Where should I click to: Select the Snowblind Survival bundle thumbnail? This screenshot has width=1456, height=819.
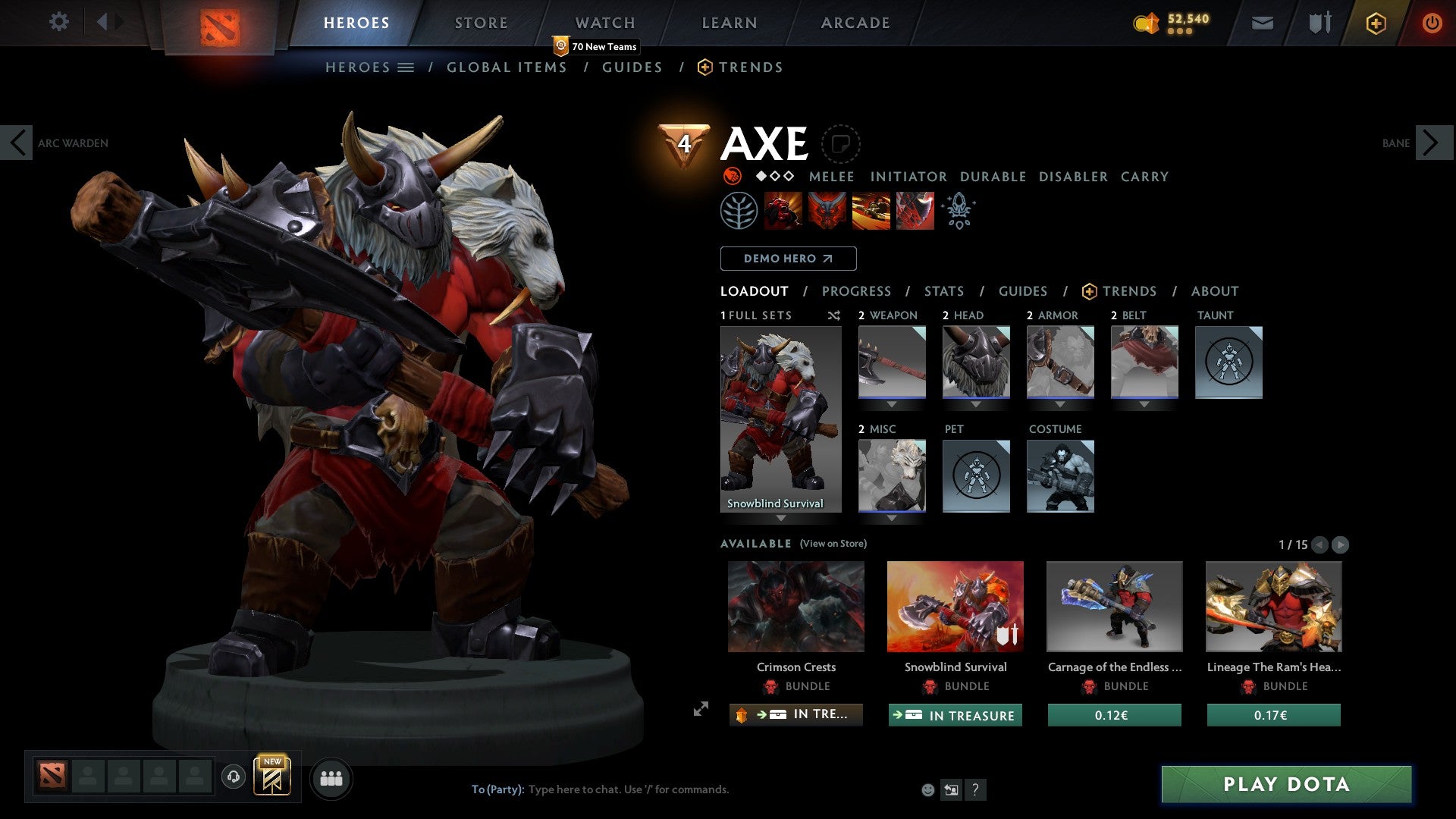tap(955, 606)
